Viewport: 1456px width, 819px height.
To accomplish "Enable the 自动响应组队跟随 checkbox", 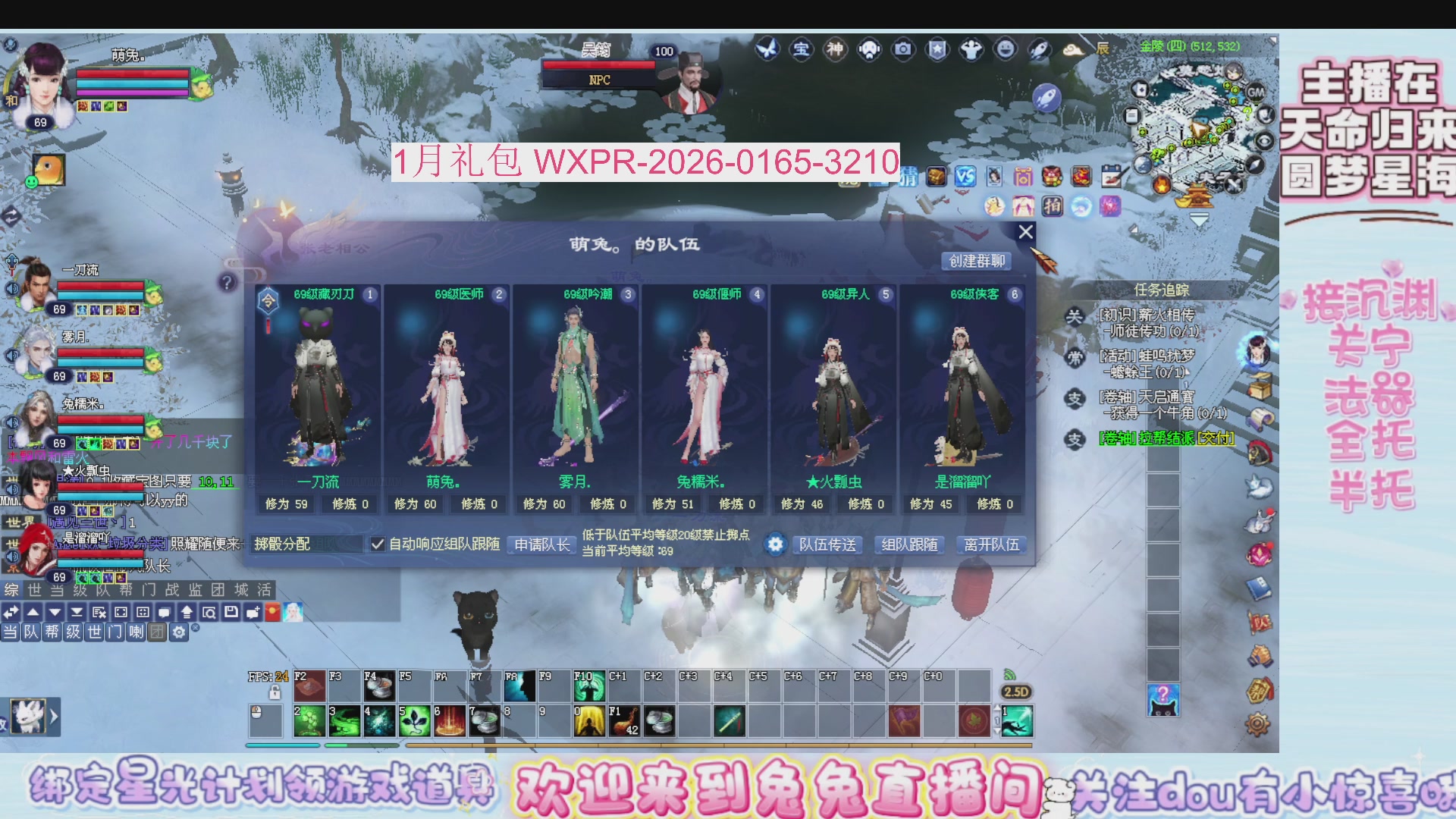I will point(378,544).
